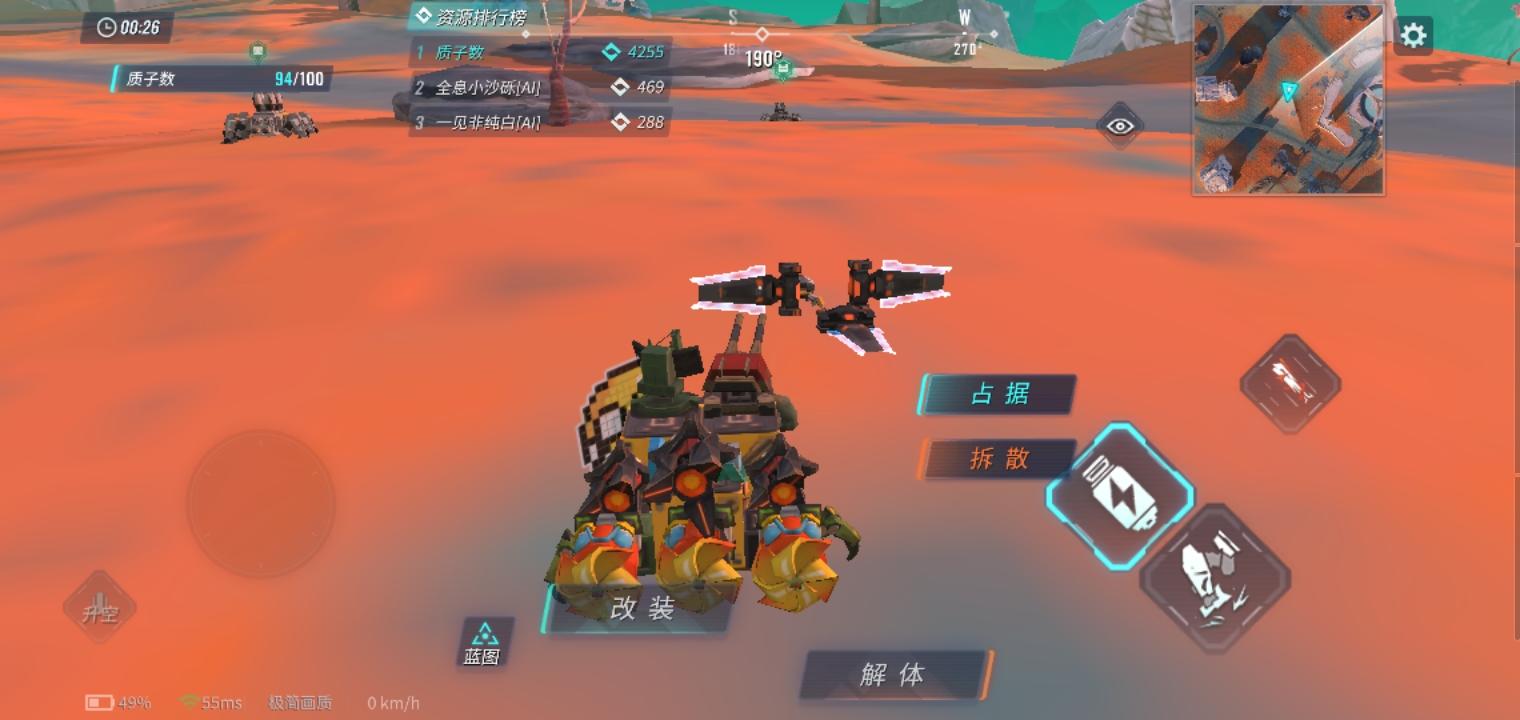The height and width of the screenshot is (720, 1520).
Task: Tap the faded red weapon diamond icon
Action: [x=1289, y=382]
